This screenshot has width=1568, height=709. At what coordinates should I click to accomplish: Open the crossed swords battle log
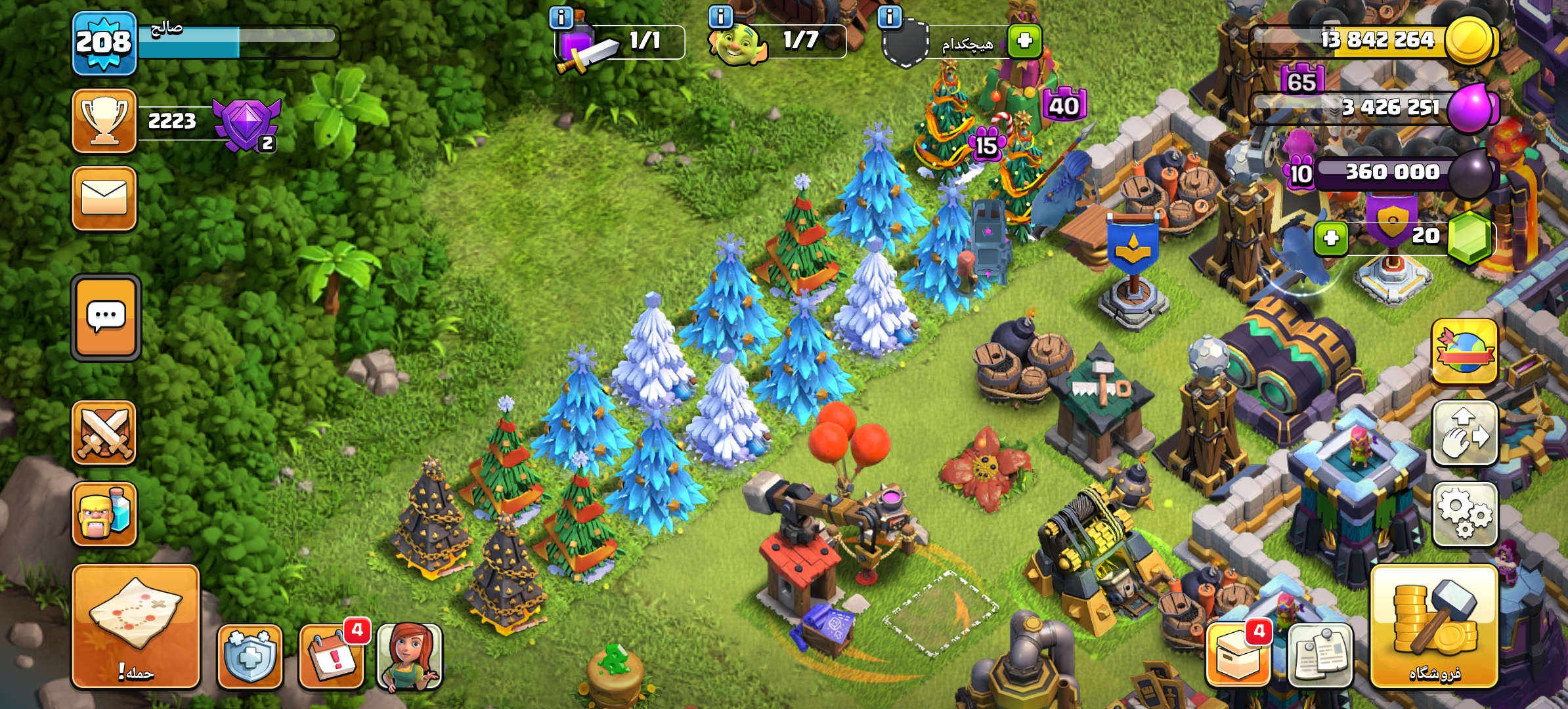click(104, 433)
